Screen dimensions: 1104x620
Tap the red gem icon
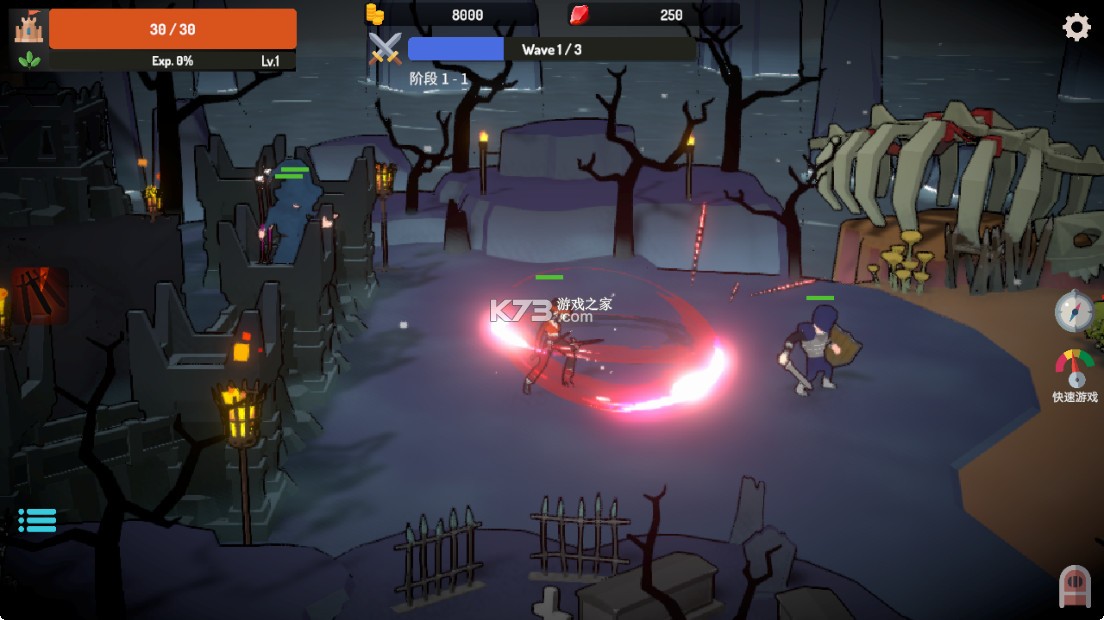click(x=579, y=14)
